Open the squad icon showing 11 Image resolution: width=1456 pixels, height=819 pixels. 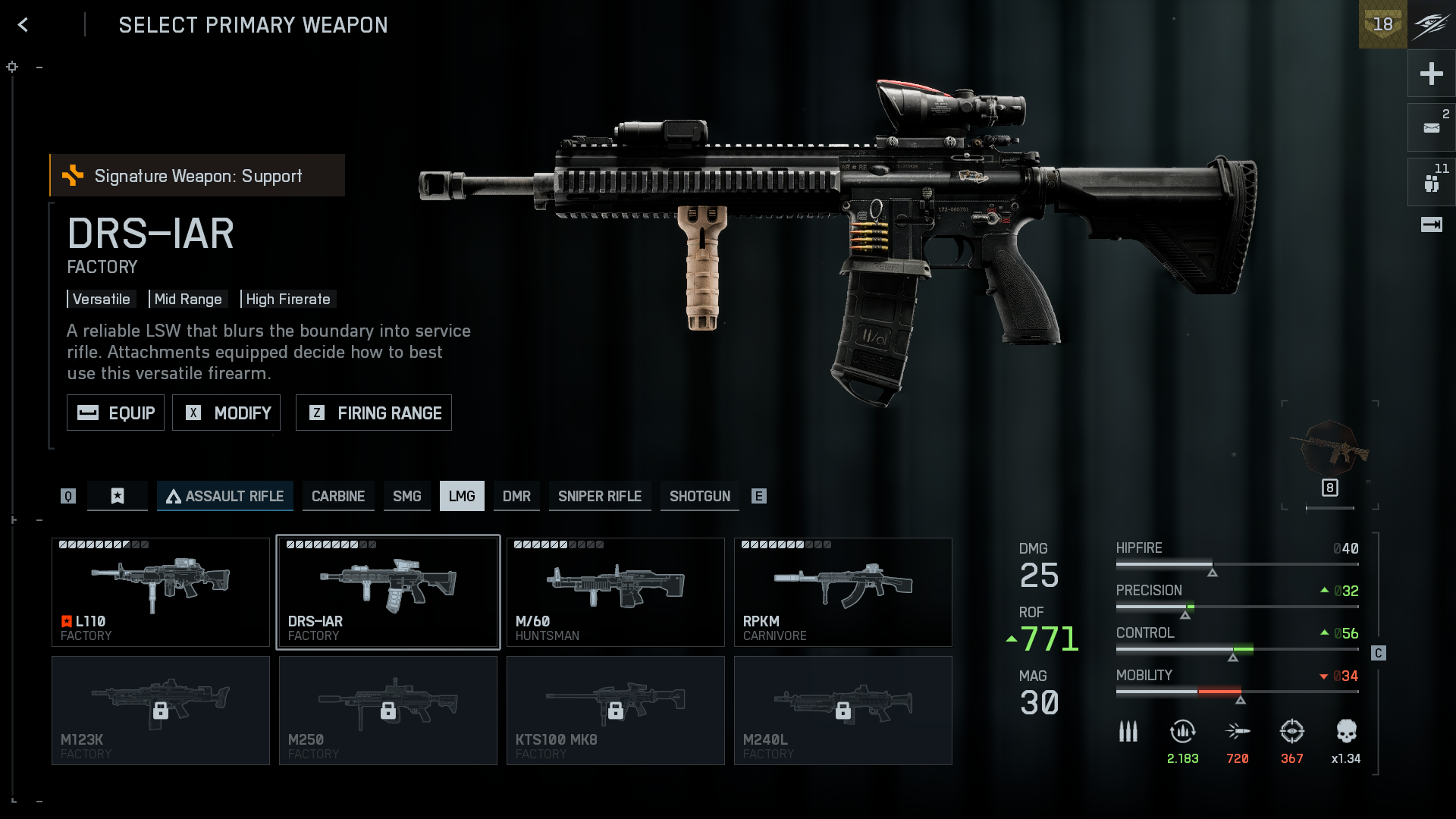point(1431,182)
